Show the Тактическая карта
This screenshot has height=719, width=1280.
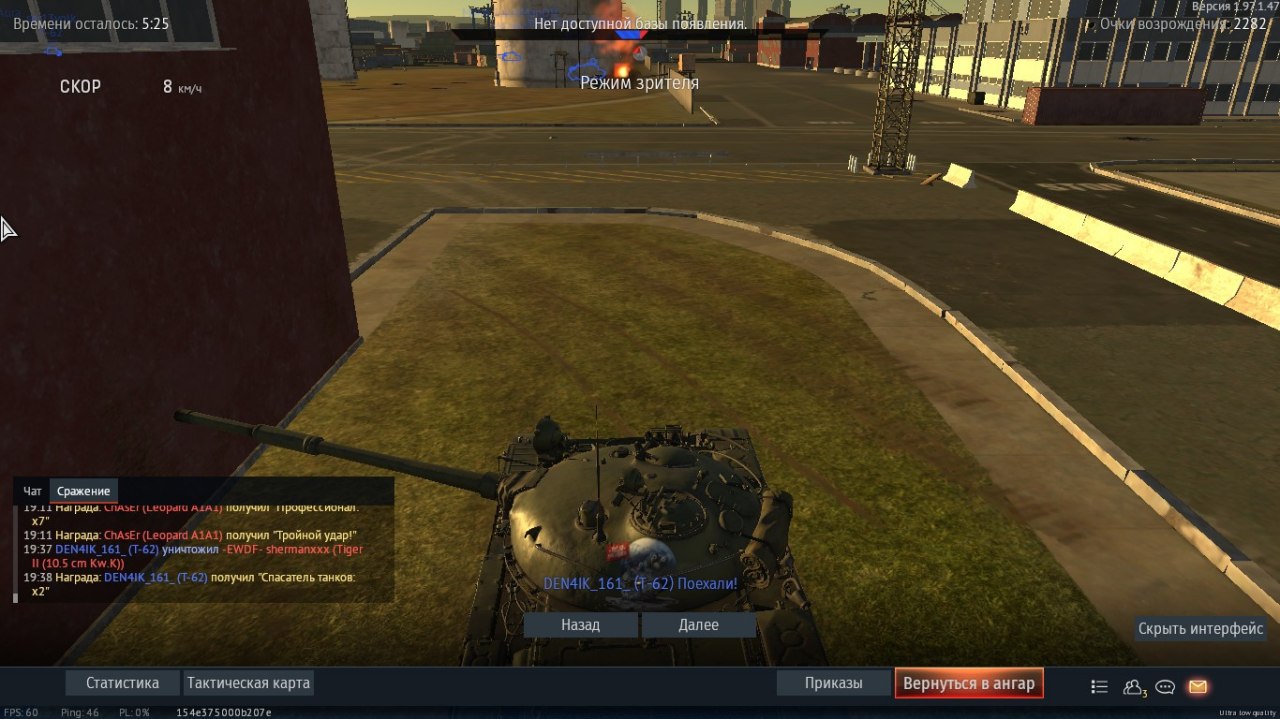(248, 684)
